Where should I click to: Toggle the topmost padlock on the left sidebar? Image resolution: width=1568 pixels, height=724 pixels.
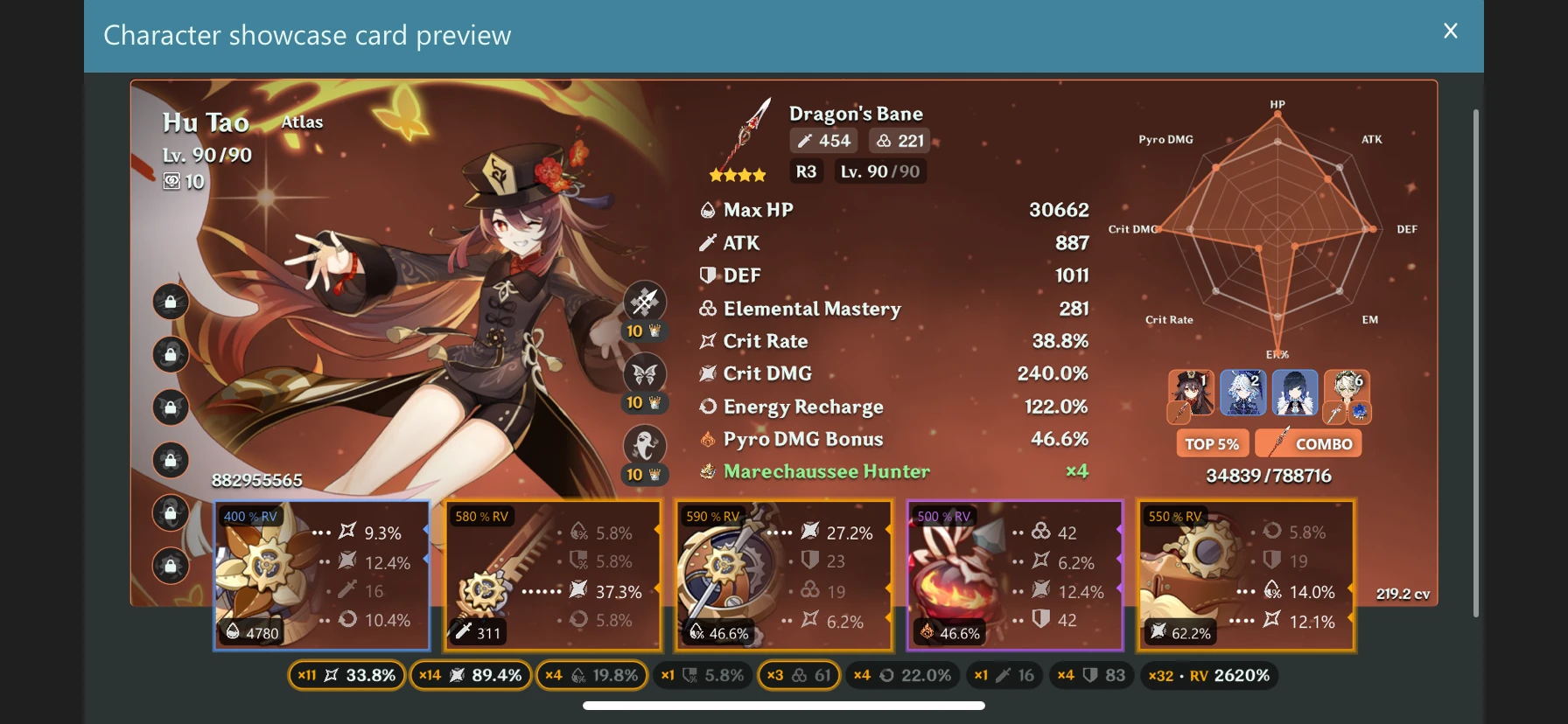pos(171,302)
